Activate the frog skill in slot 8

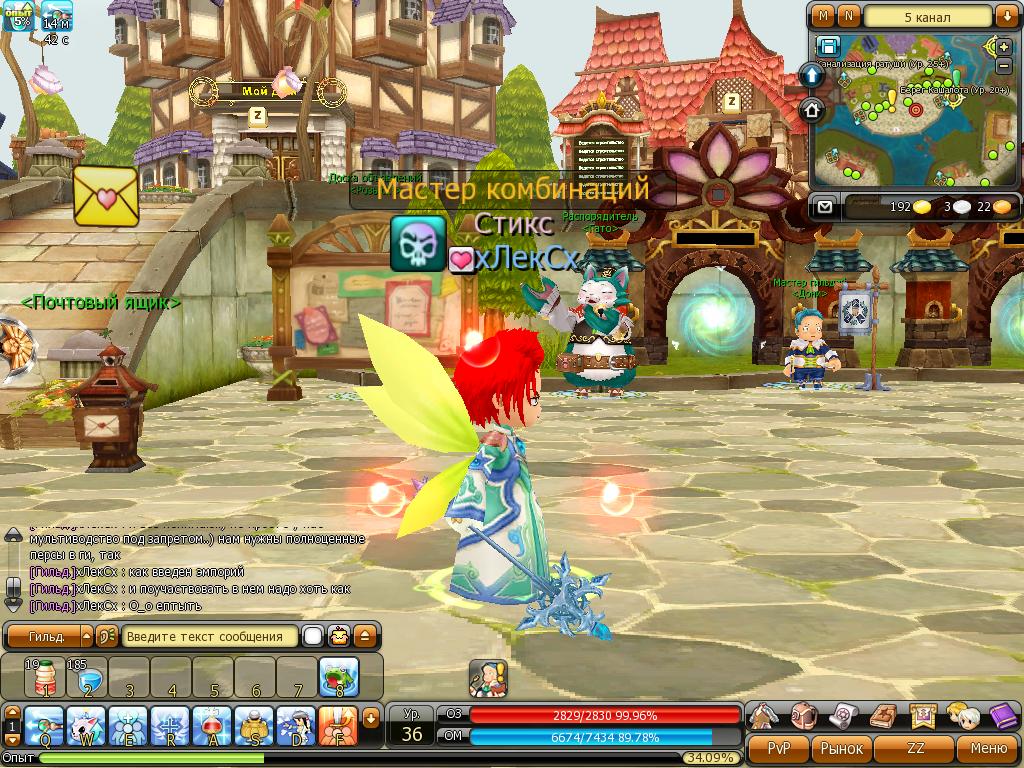(339, 677)
